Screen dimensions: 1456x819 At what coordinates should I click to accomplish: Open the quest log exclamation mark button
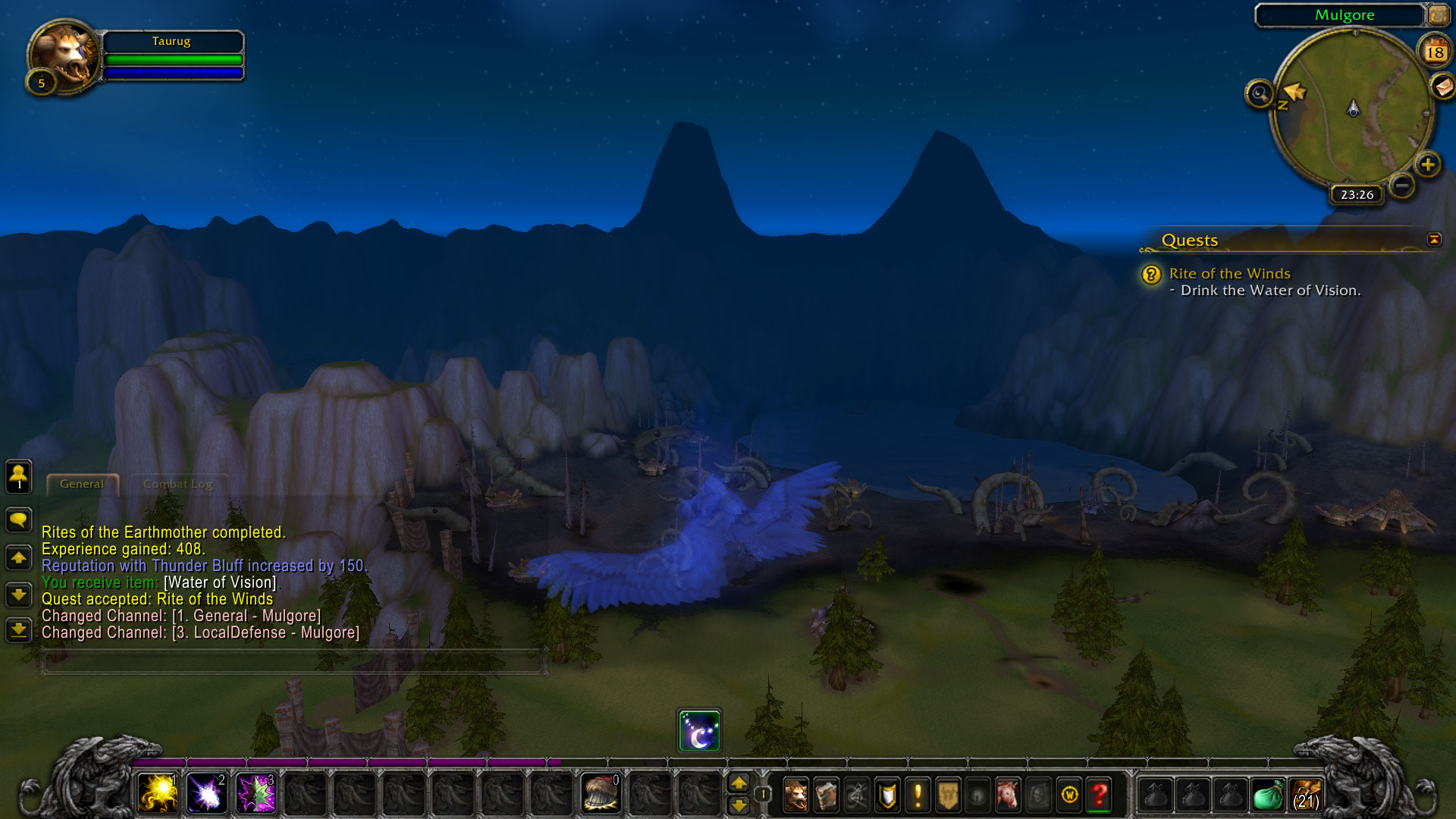coord(918,795)
